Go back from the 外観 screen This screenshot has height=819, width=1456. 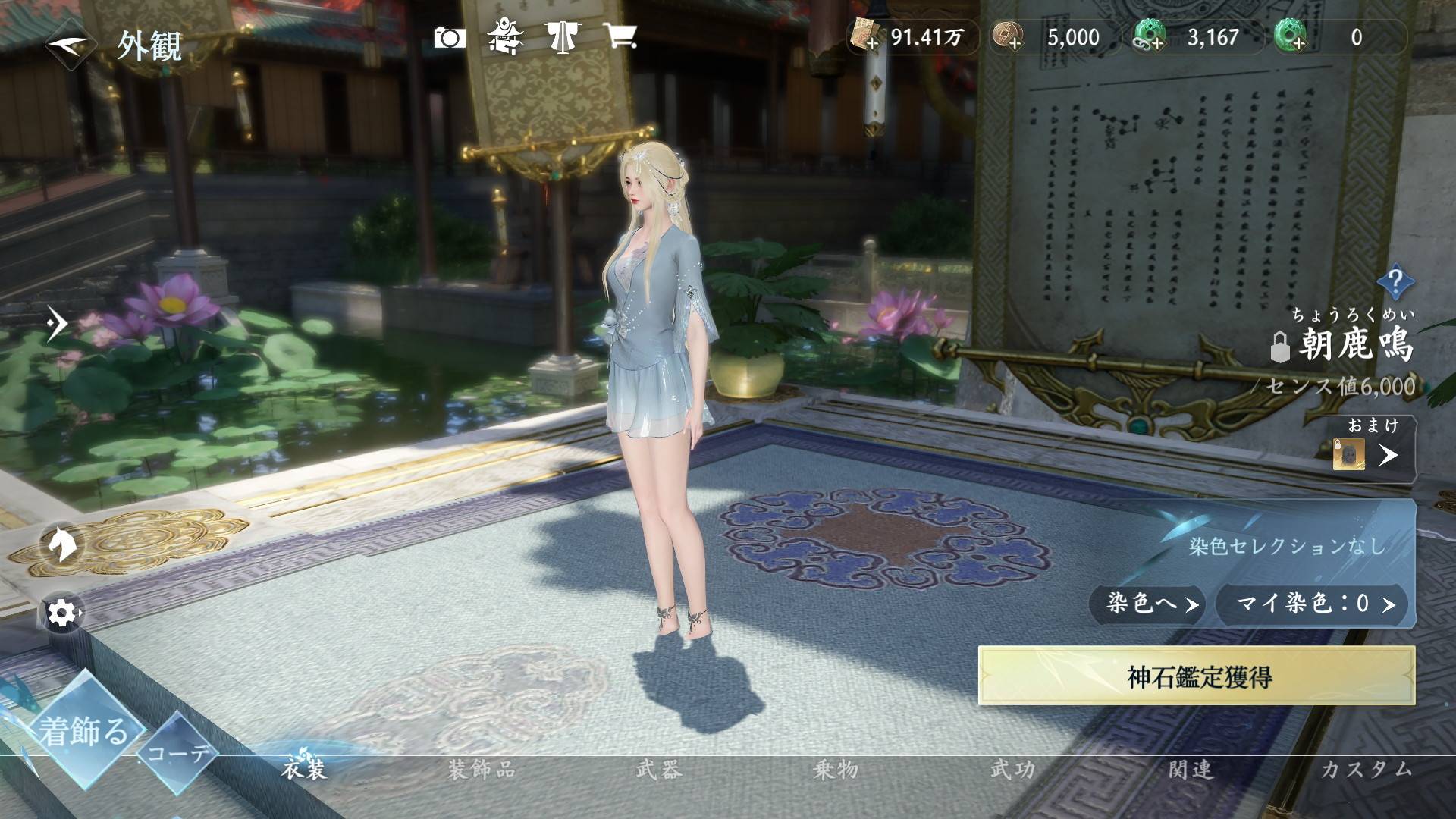70,45
